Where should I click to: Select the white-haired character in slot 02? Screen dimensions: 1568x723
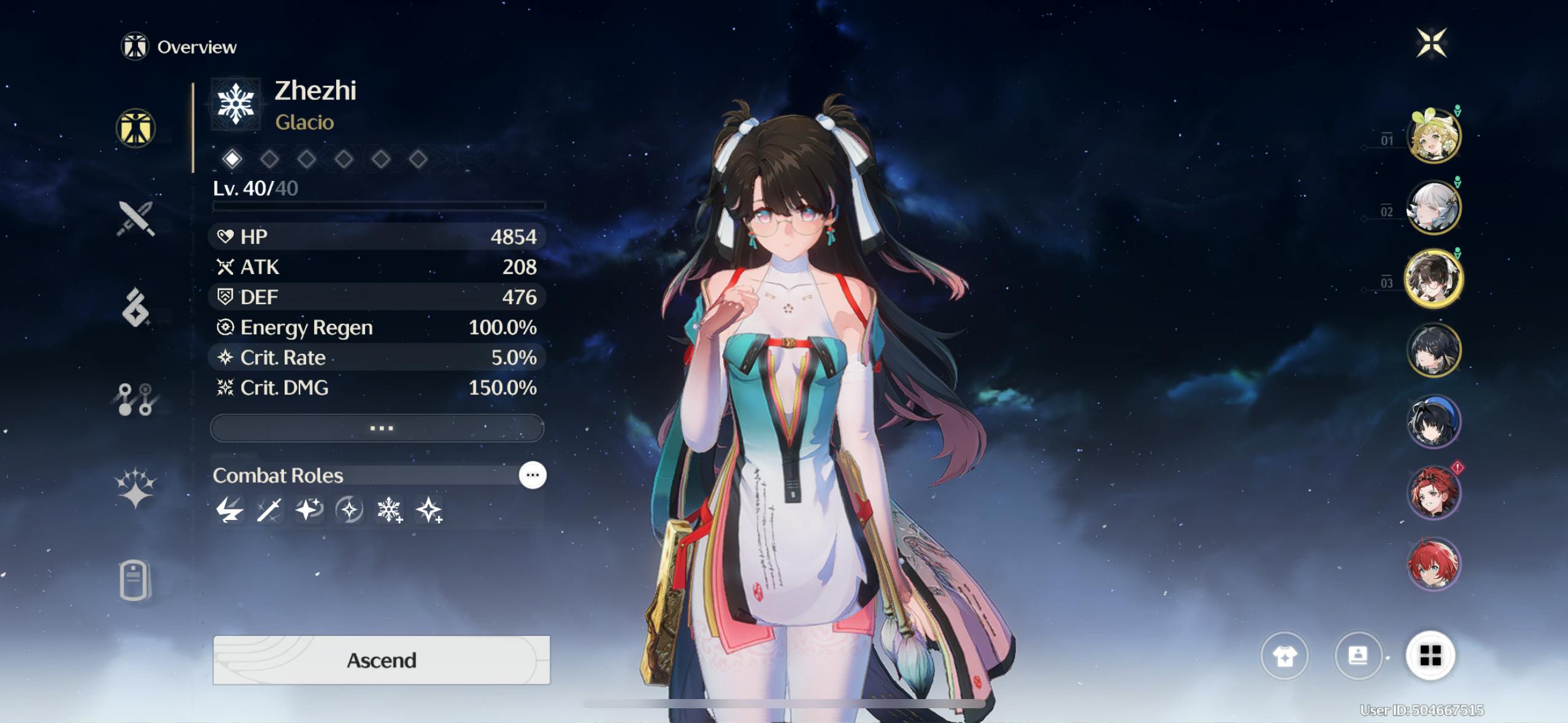click(1434, 208)
